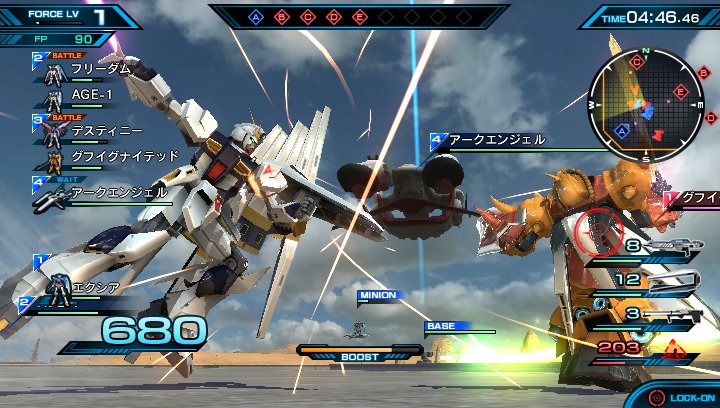720x408 pixels.
Task: Click the base C marker on the minimap
Action: point(637,63)
